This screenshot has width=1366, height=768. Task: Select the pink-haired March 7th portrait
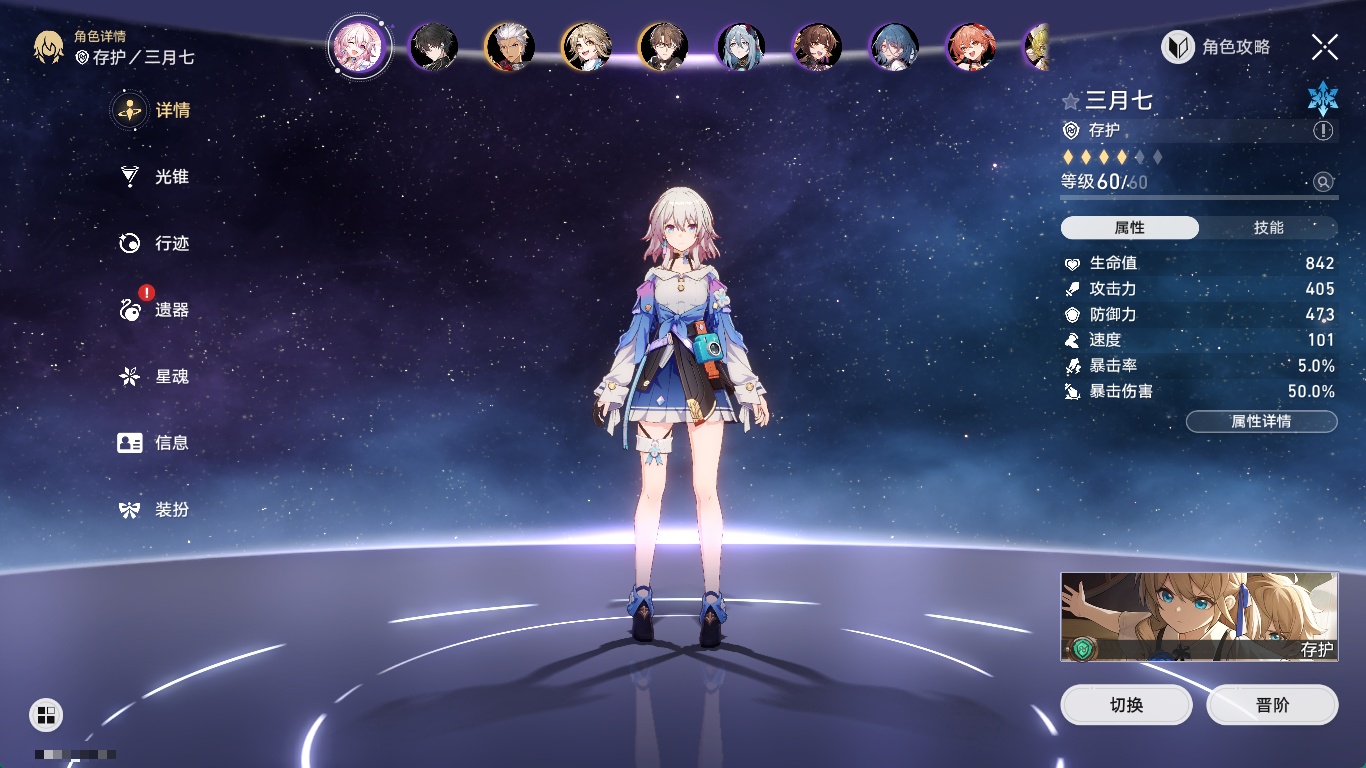(x=357, y=46)
